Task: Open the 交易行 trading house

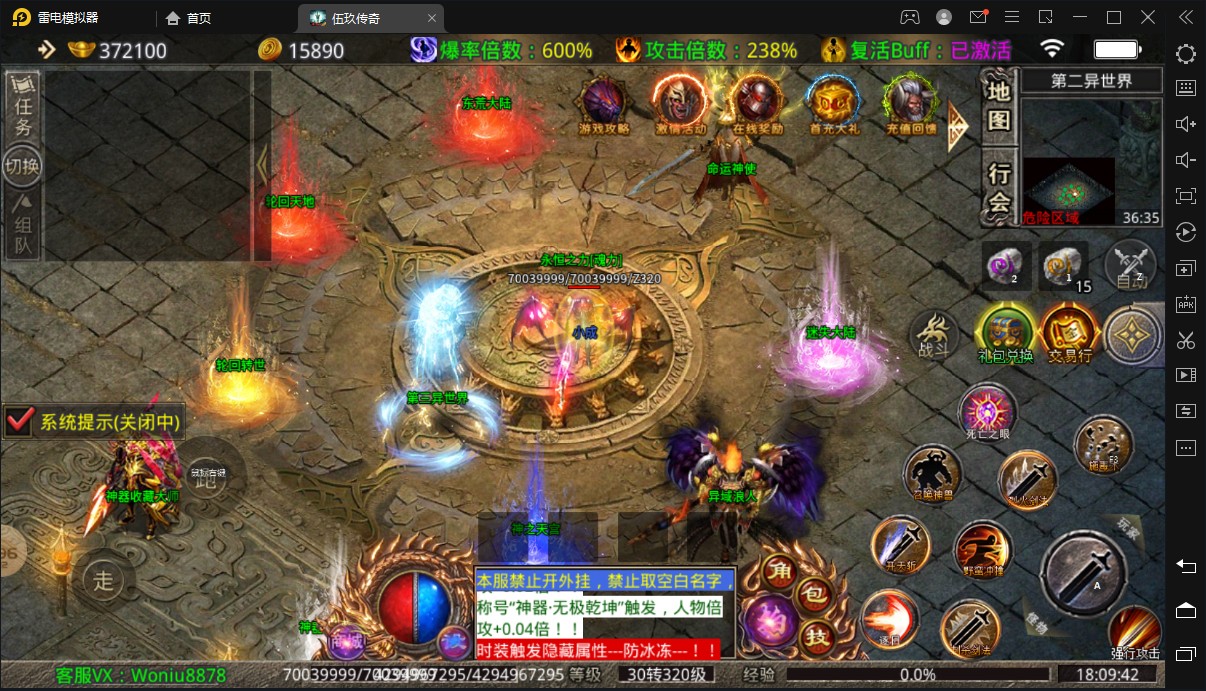Action: (x=1068, y=332)
